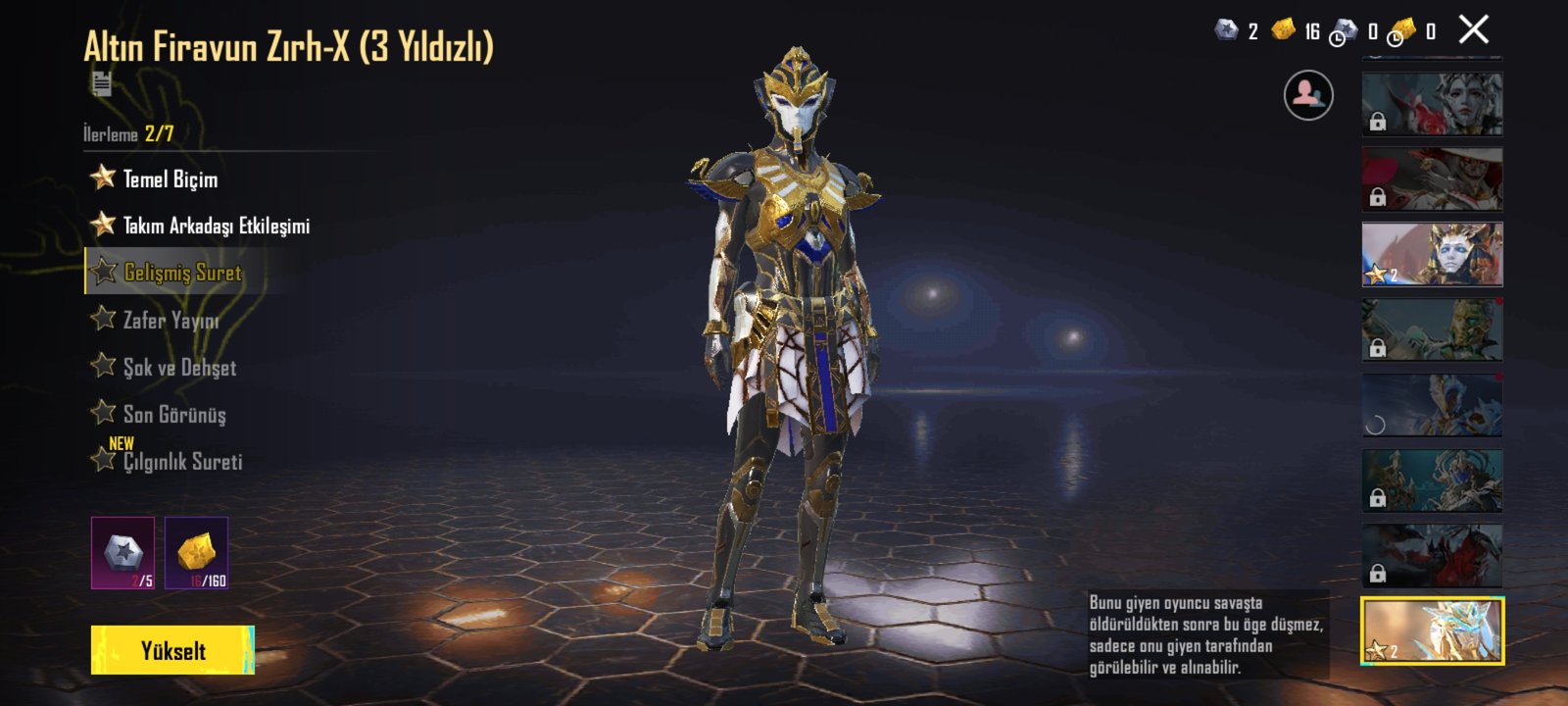Select the new Çılgınlık Sureti stage
Screen dimensions: 1568x706
click(182, 461)
